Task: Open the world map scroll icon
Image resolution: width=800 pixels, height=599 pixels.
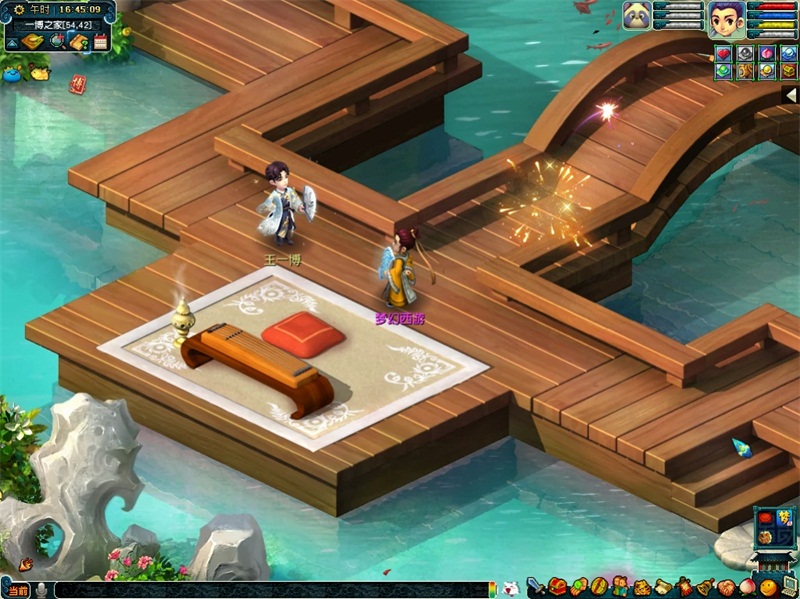Action: pos(34,42)
